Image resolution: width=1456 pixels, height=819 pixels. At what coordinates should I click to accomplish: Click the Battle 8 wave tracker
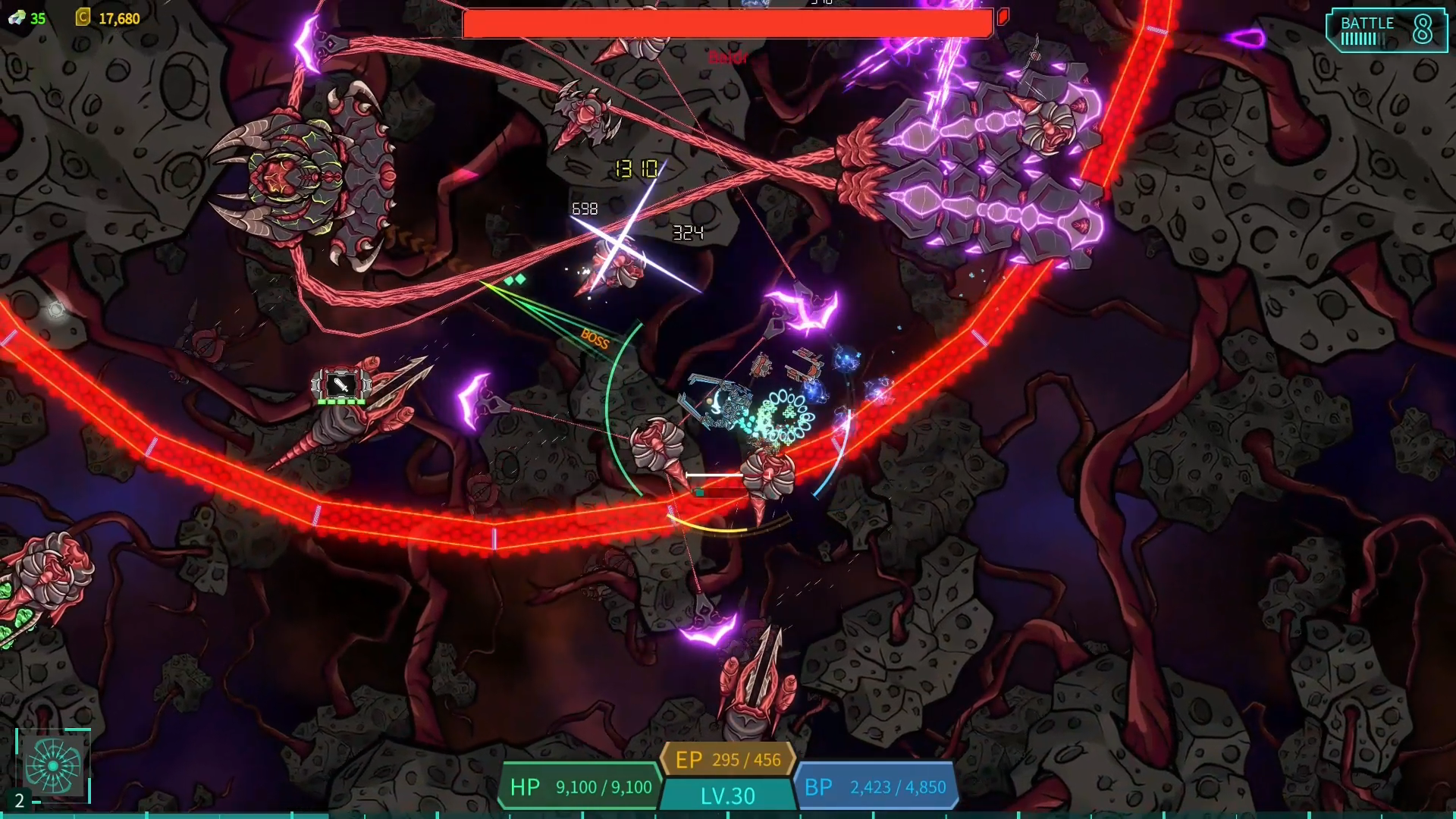[1385, 30]
